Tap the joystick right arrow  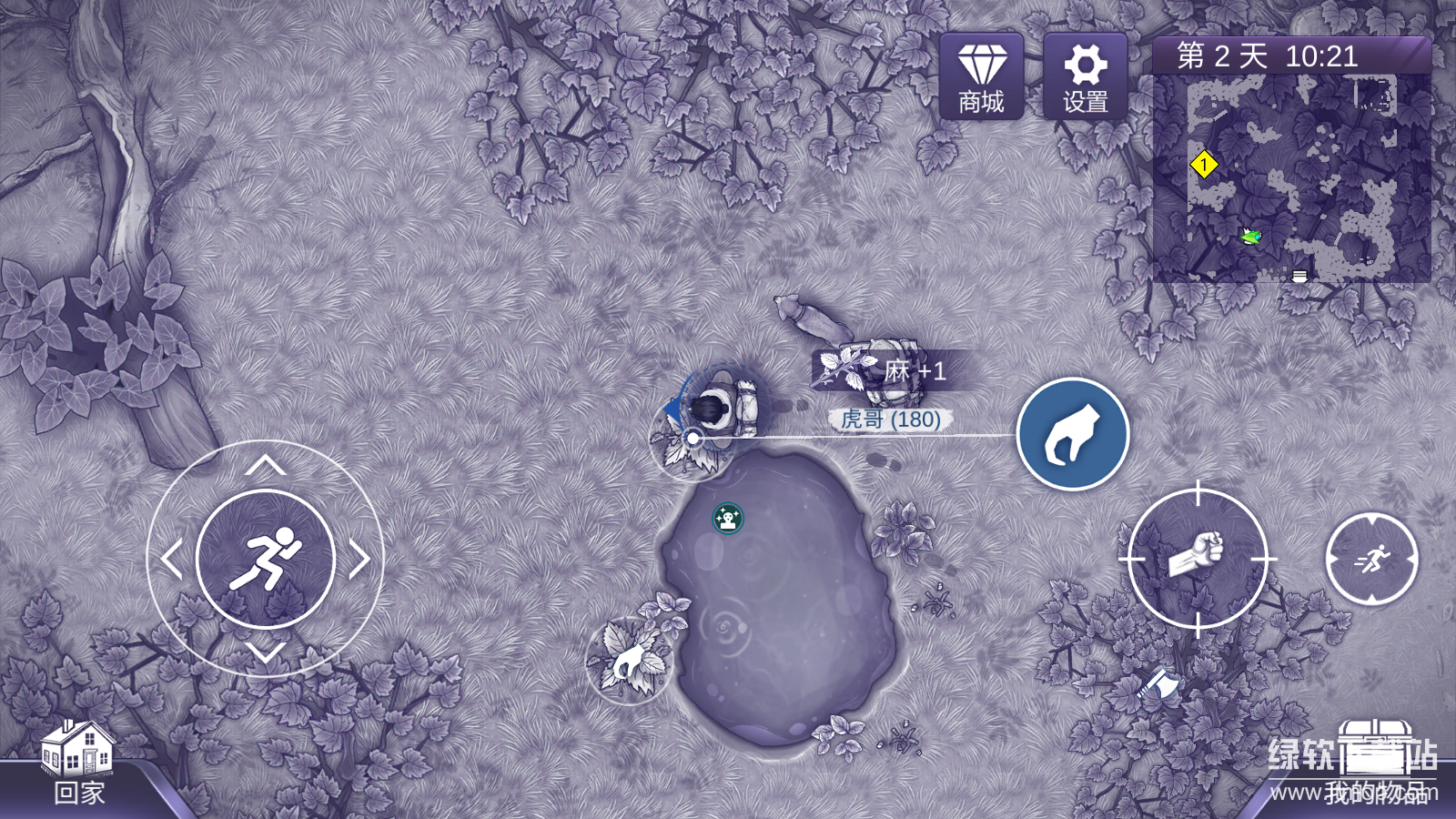360,560
